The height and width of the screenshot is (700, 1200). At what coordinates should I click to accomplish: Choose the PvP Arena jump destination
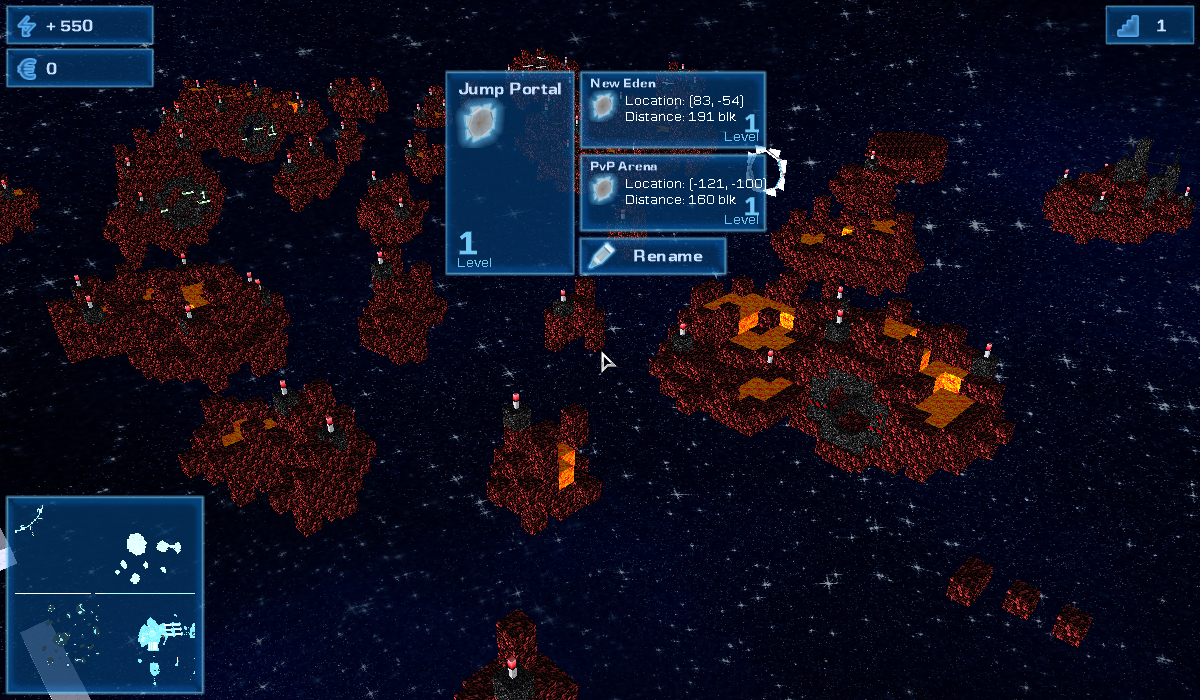pos(672,192)
